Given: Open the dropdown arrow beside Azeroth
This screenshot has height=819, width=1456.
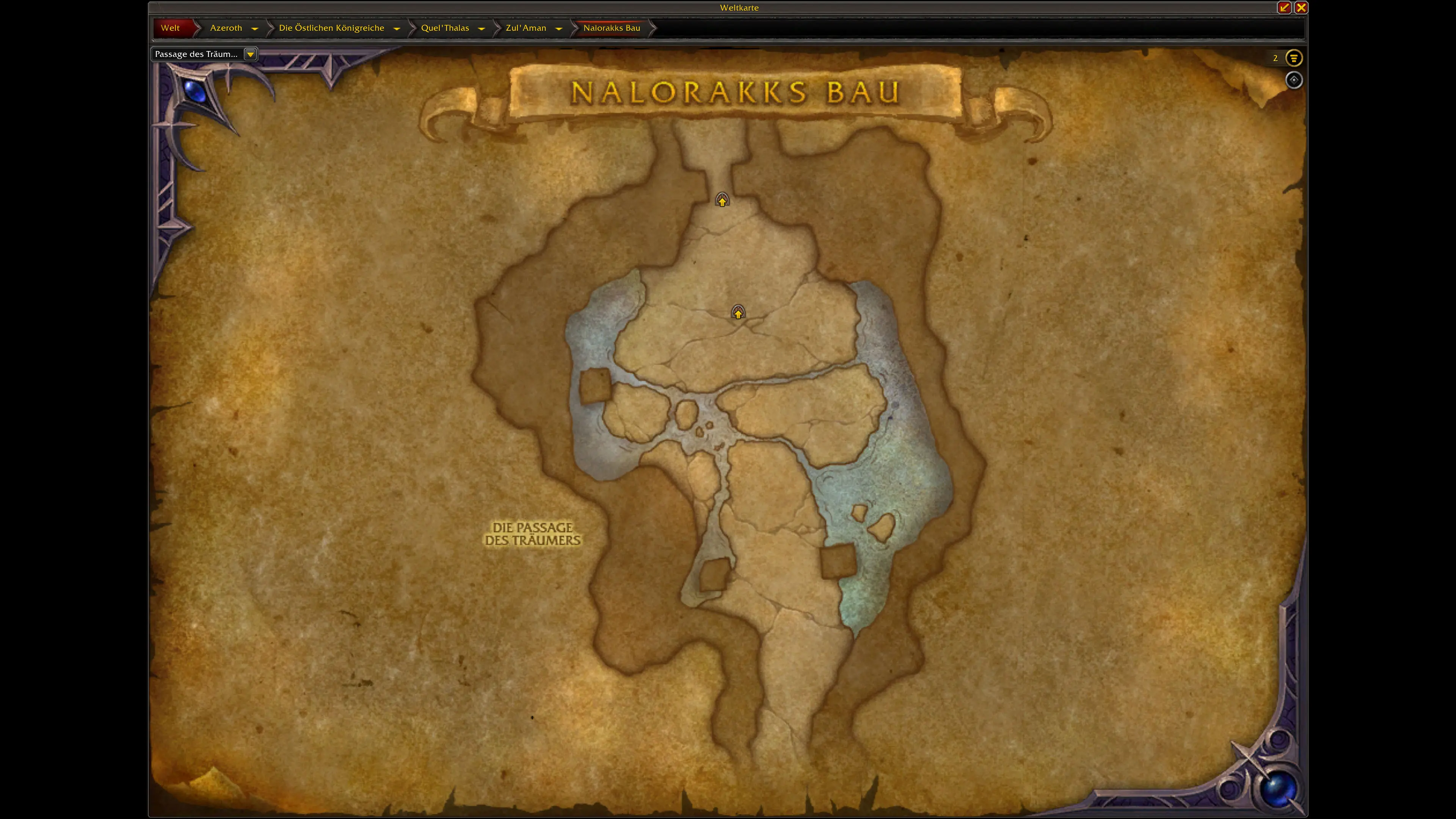Looking at the screenshot, I should coord(255,28).
